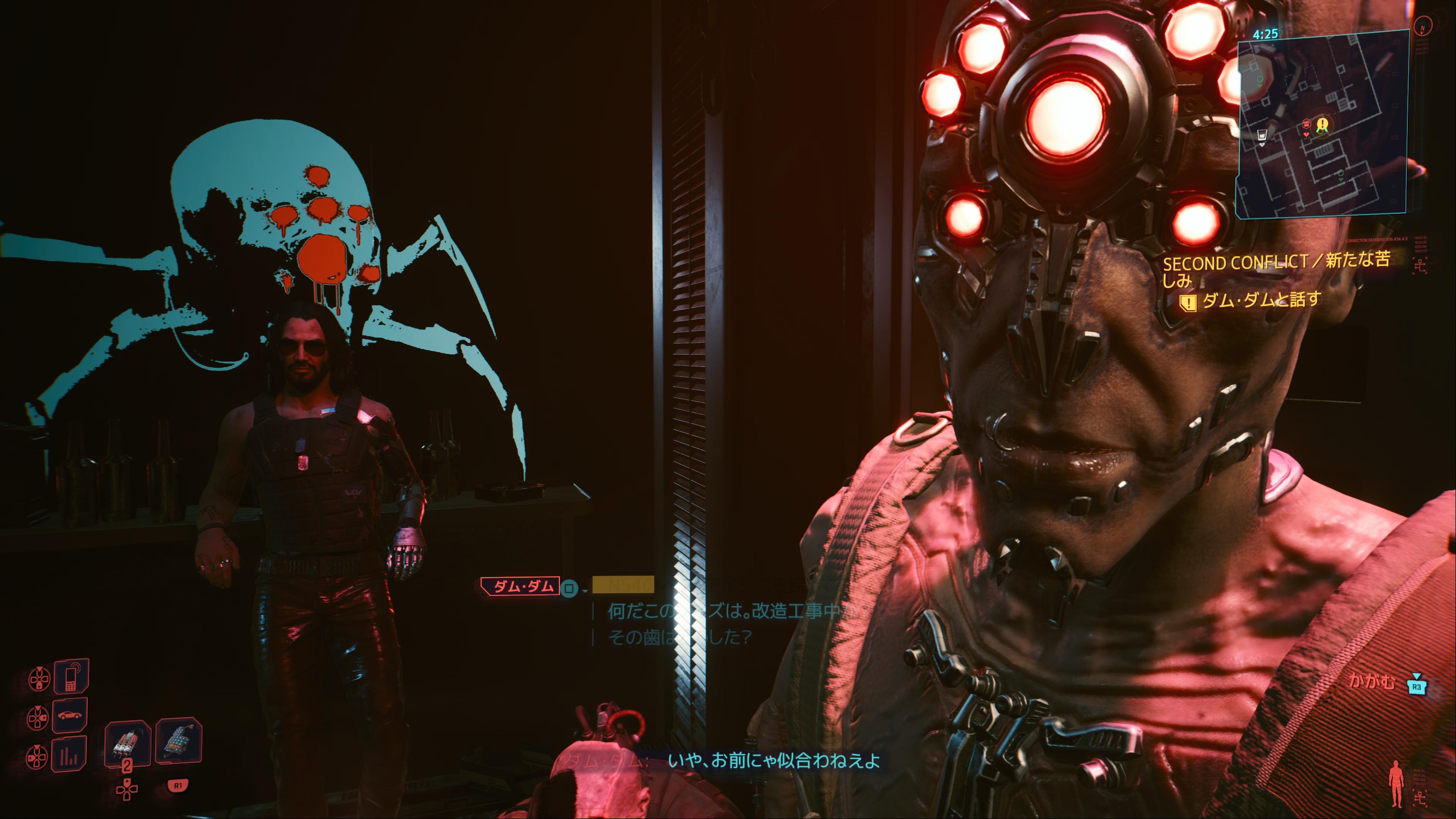
Task: Open the radio bars icon slot
Action: pyautogui.click(x=69, y=754)
